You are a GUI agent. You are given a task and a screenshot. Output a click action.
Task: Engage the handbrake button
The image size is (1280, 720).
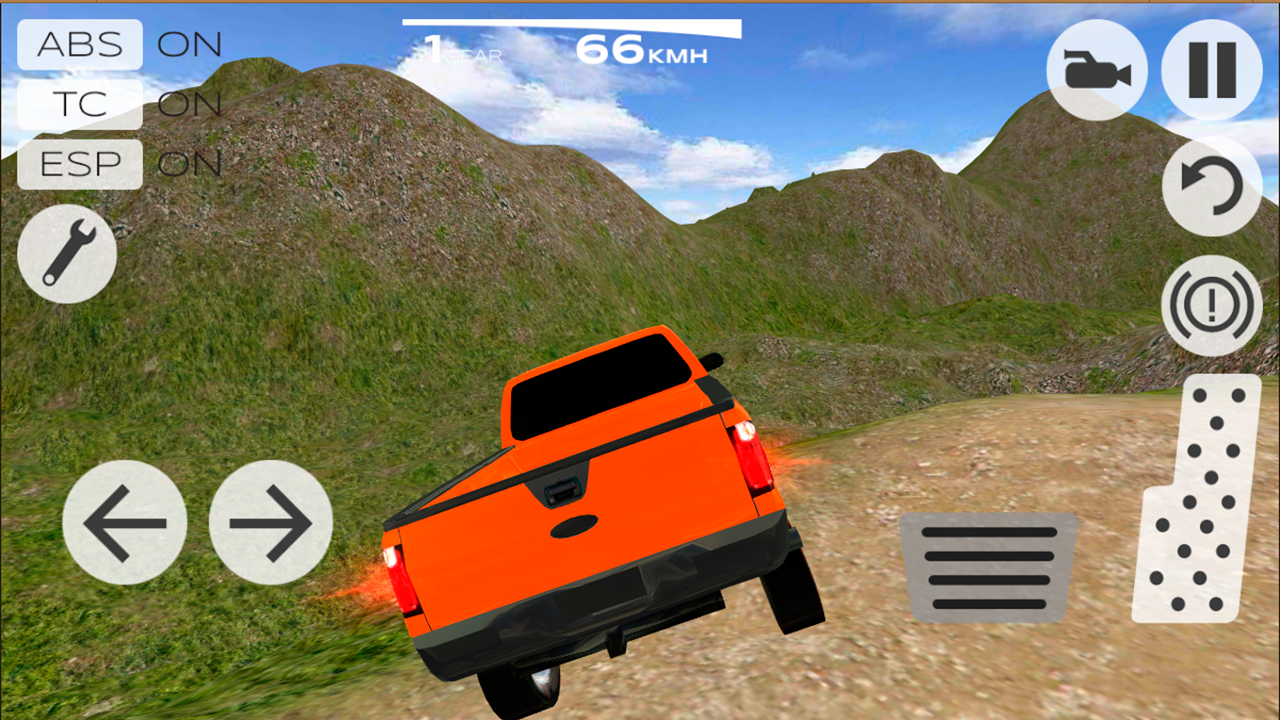[x=1212, y=304]
